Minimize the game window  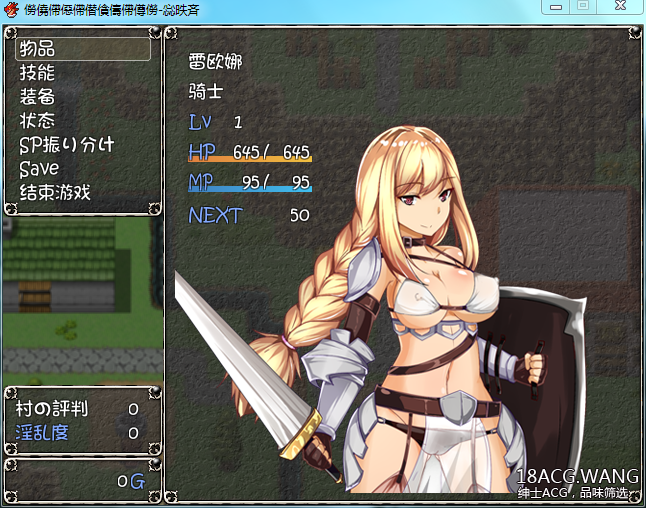coord(558,7)
